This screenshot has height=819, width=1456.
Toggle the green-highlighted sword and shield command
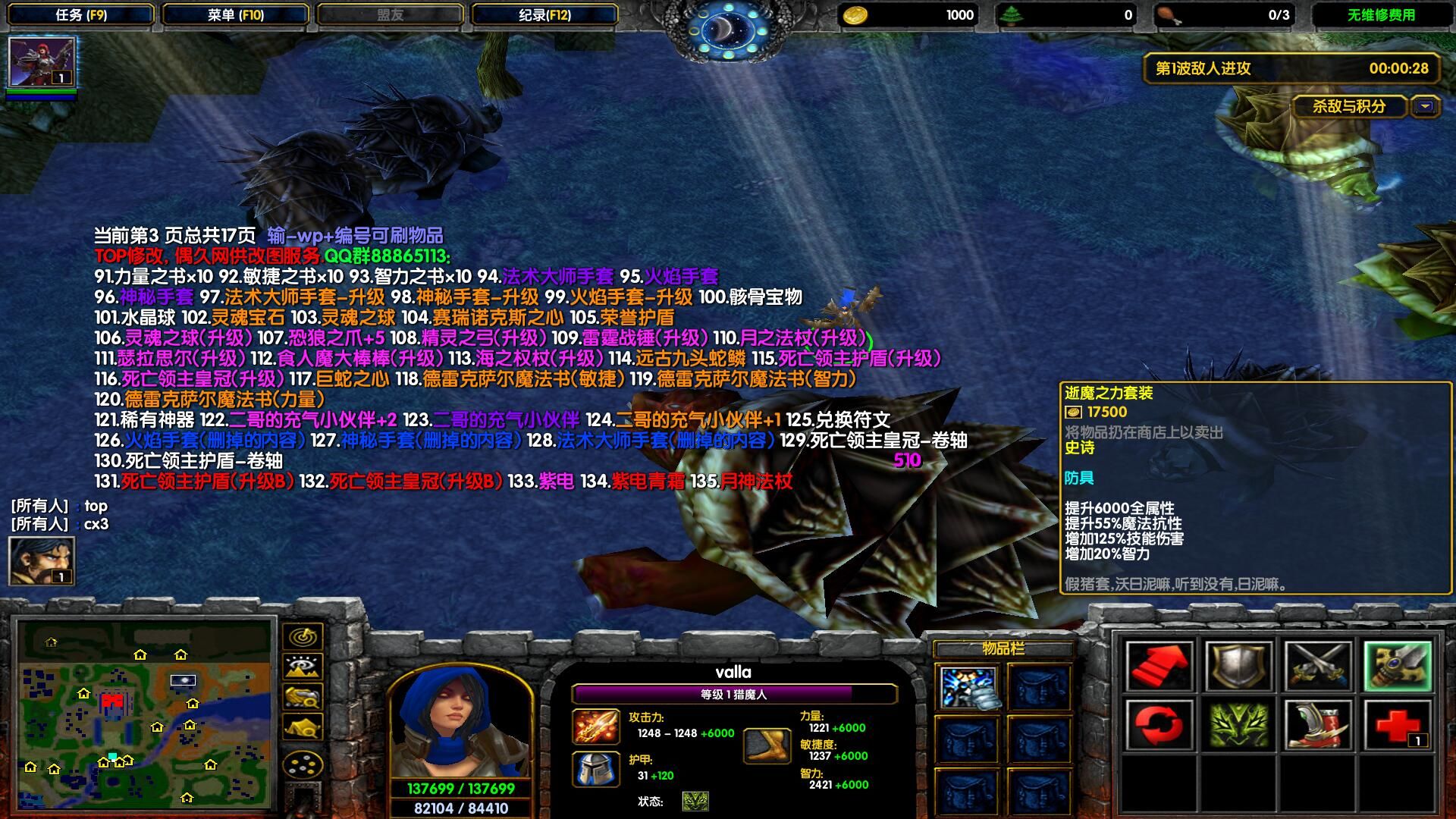1398,666
